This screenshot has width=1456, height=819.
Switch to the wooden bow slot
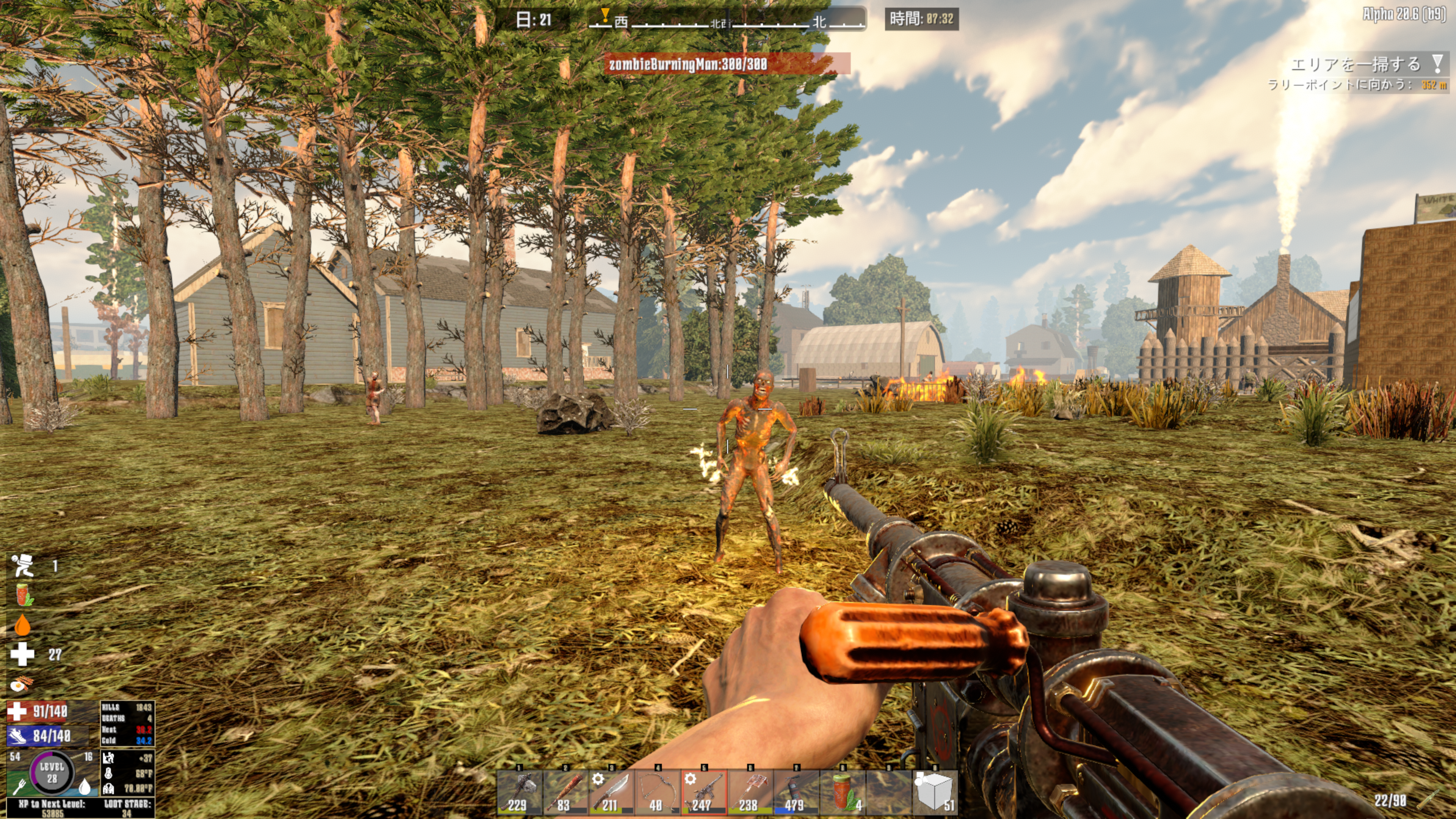pos(657,792)
